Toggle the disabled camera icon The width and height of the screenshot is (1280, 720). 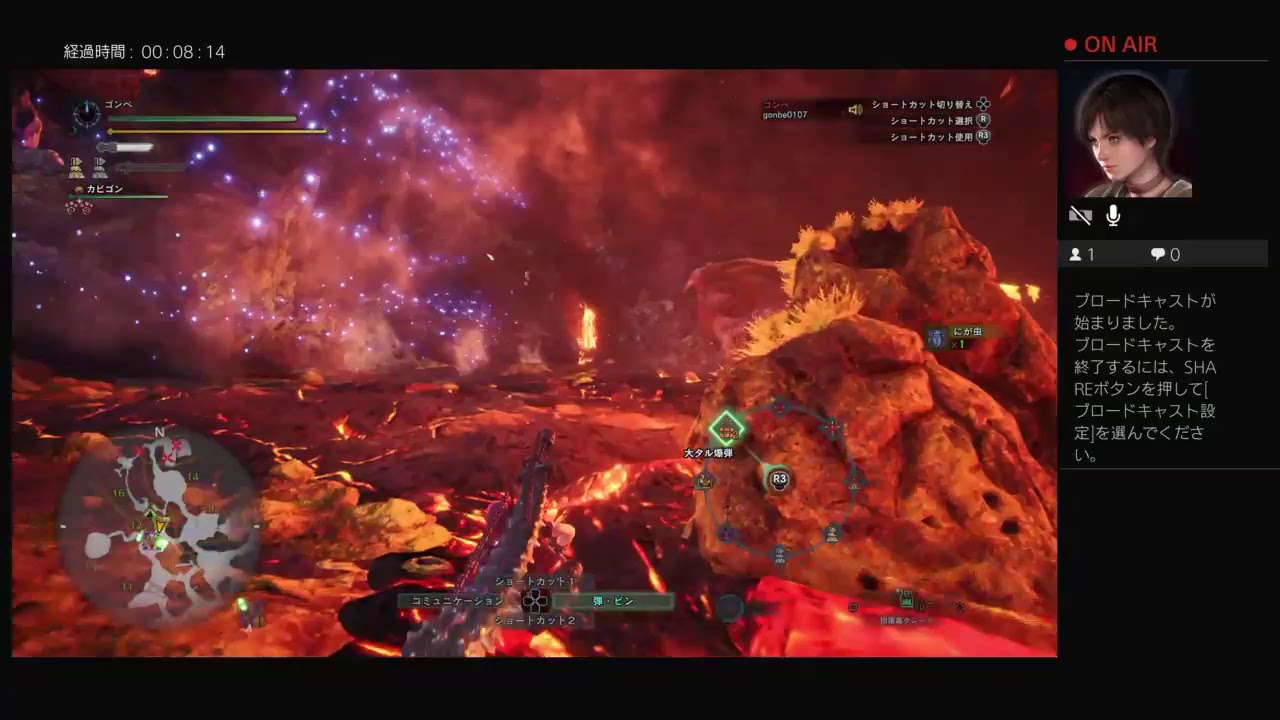(1081, 215)
